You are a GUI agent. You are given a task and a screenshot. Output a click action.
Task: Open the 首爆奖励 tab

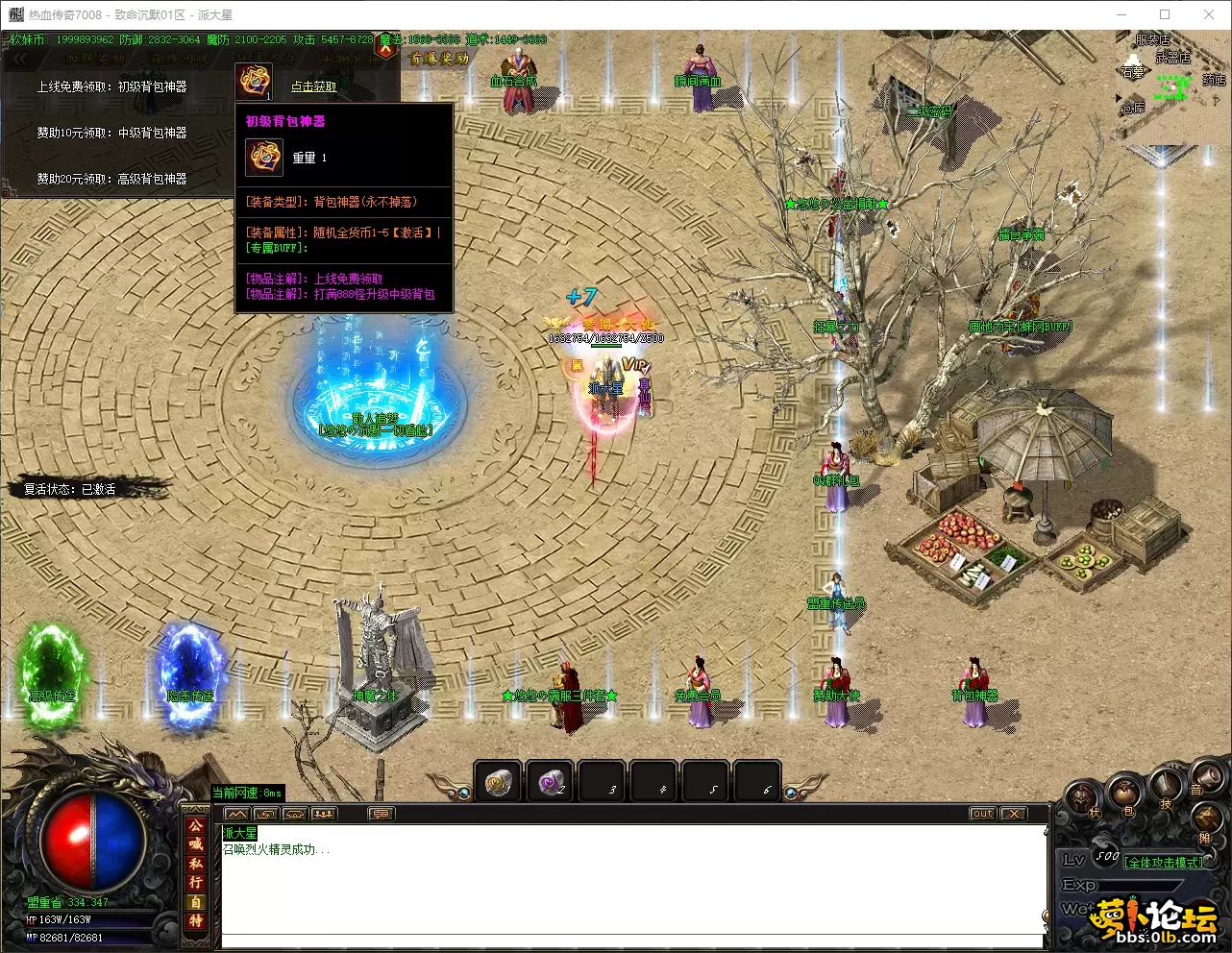(x=439, y=59)
